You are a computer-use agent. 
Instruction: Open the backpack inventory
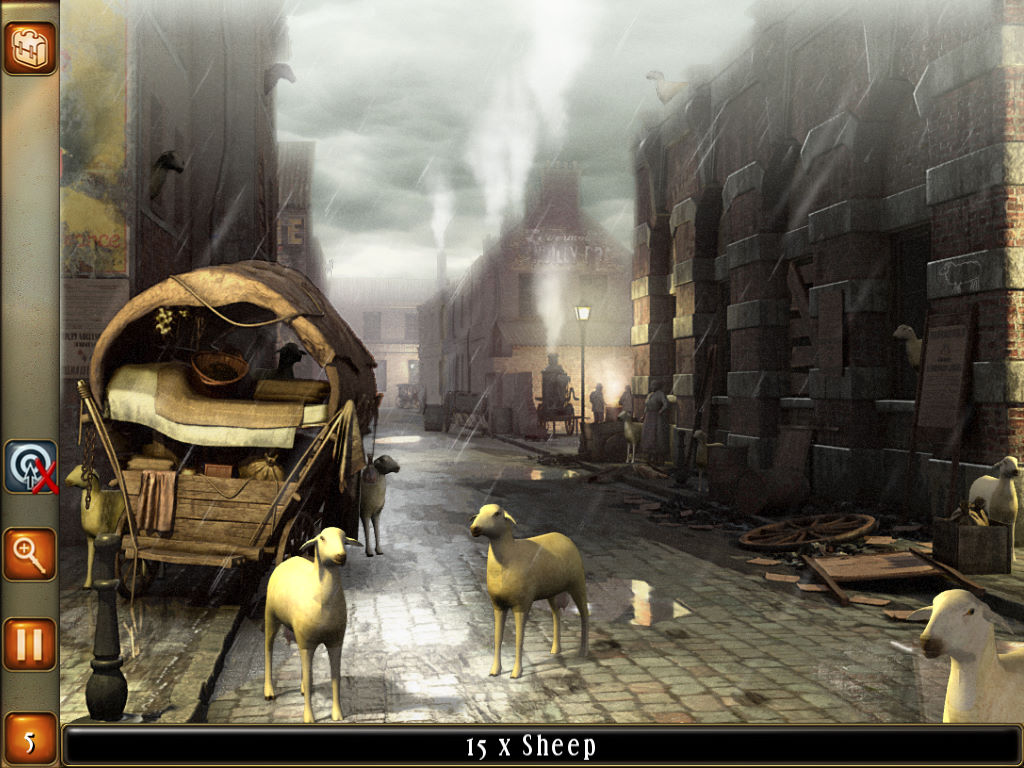[x=29, y=47]
